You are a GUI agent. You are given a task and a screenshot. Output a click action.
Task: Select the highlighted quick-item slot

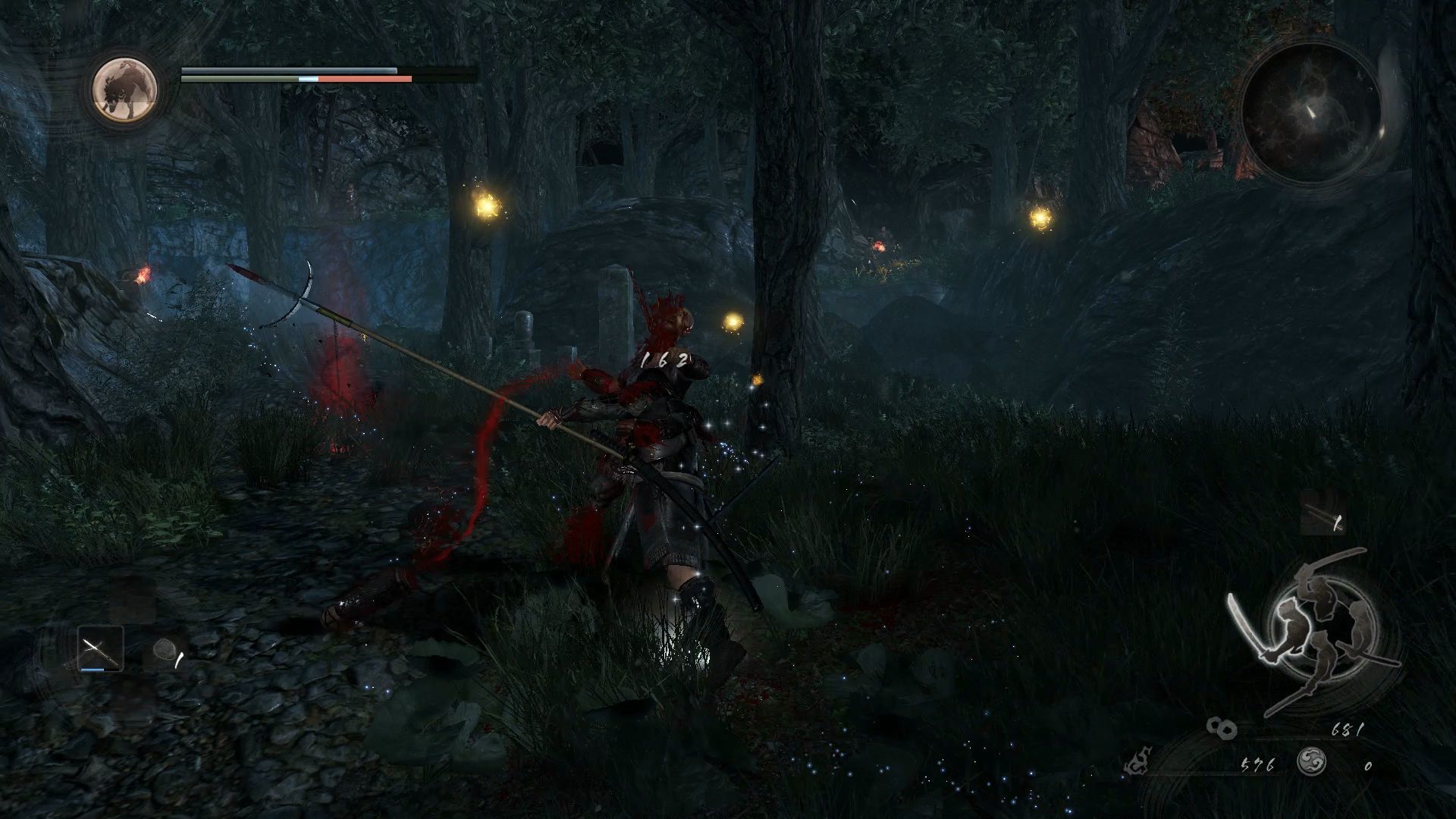100,650
